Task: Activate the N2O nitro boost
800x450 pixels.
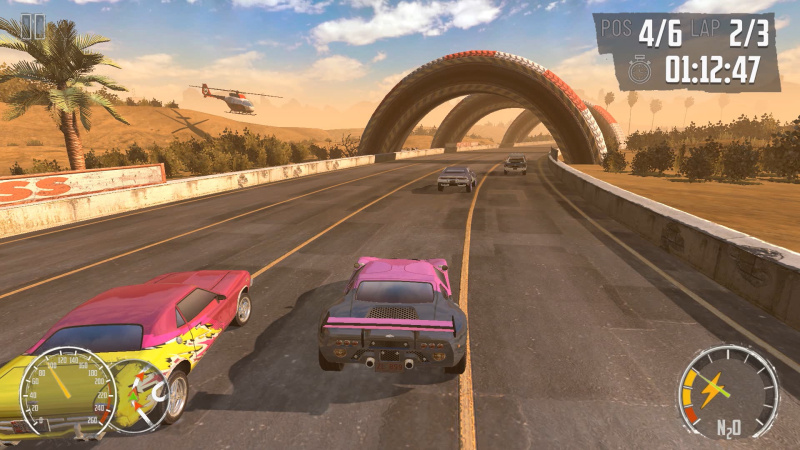Action: (x=728, y=391)
